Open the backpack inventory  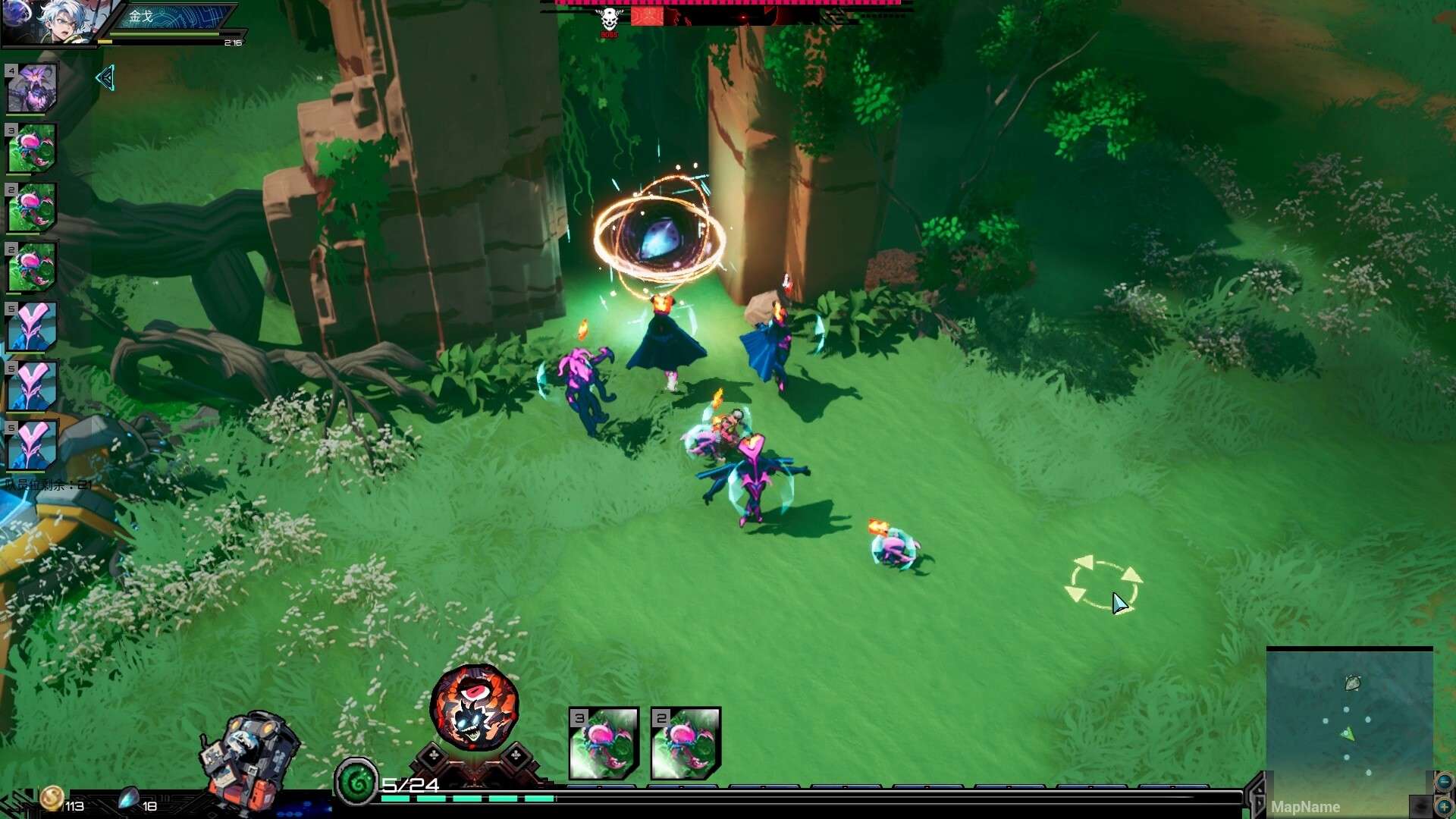pos(249,758)
